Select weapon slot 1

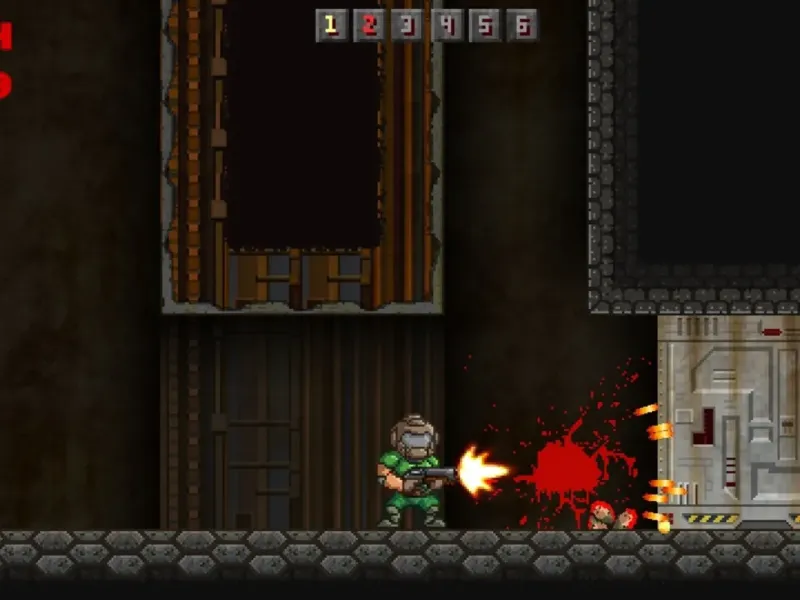(x=332, y=25)
